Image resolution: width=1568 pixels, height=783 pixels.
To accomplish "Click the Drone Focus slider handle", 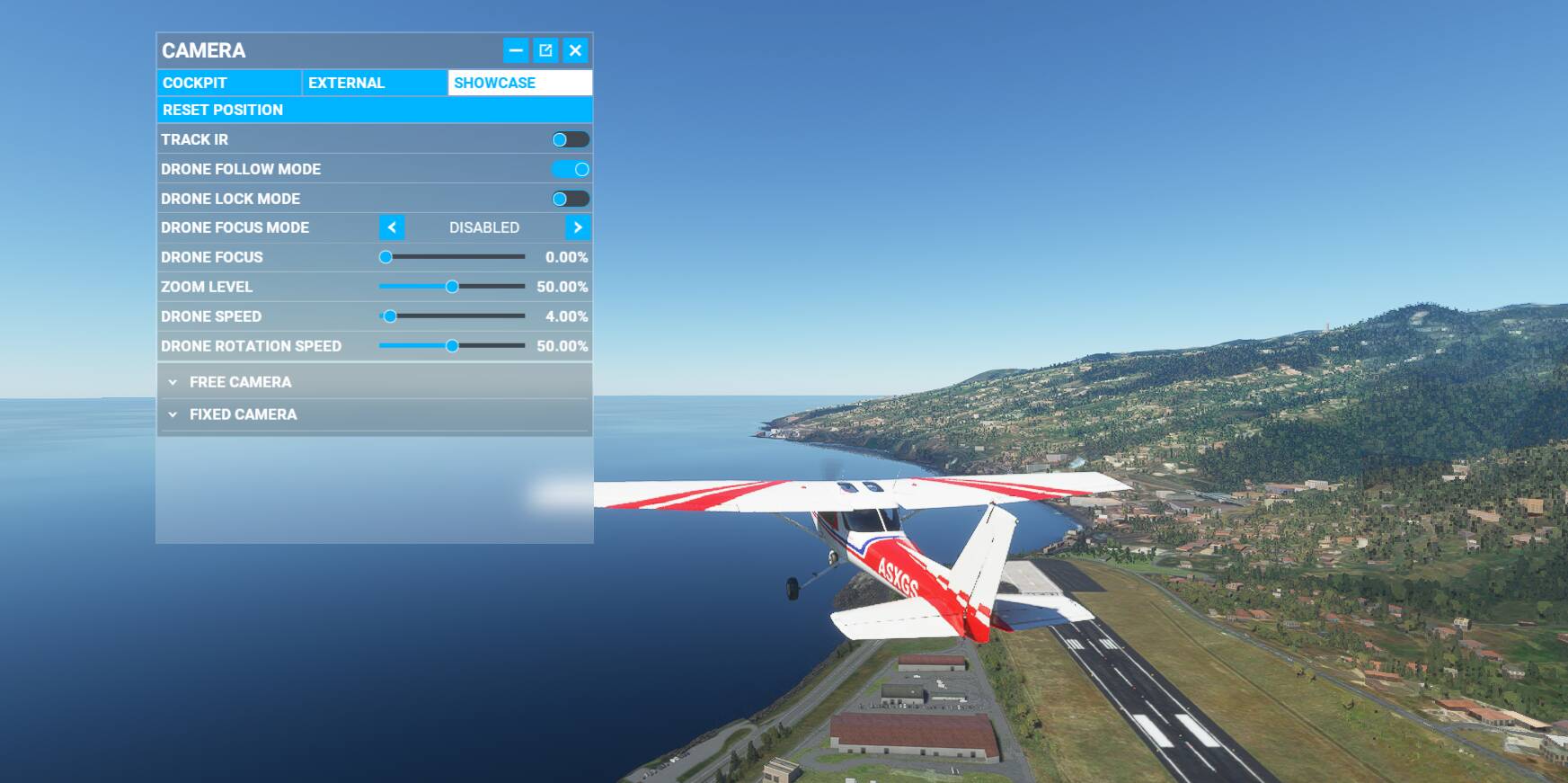I will tap(385, 257).
